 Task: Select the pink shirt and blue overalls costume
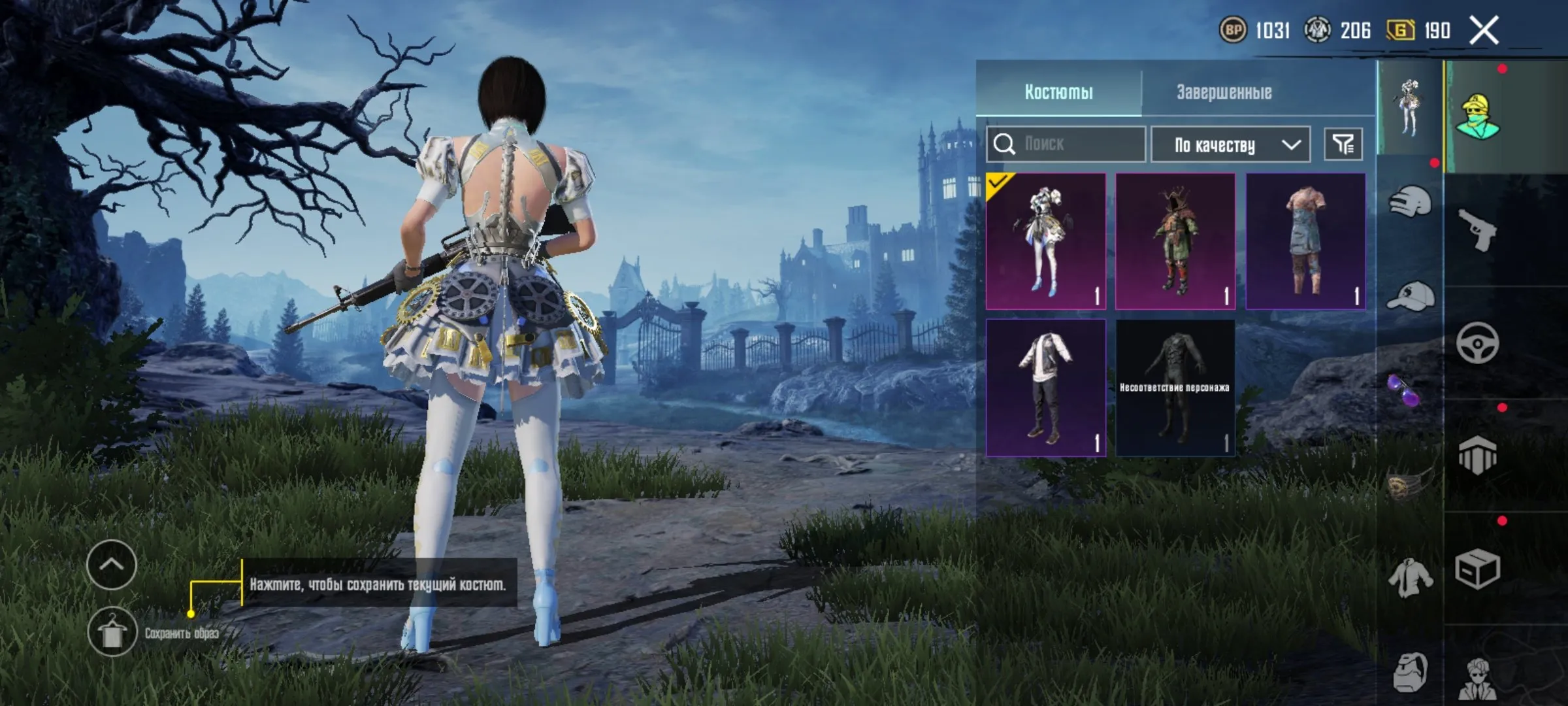tap(1305, 241)
